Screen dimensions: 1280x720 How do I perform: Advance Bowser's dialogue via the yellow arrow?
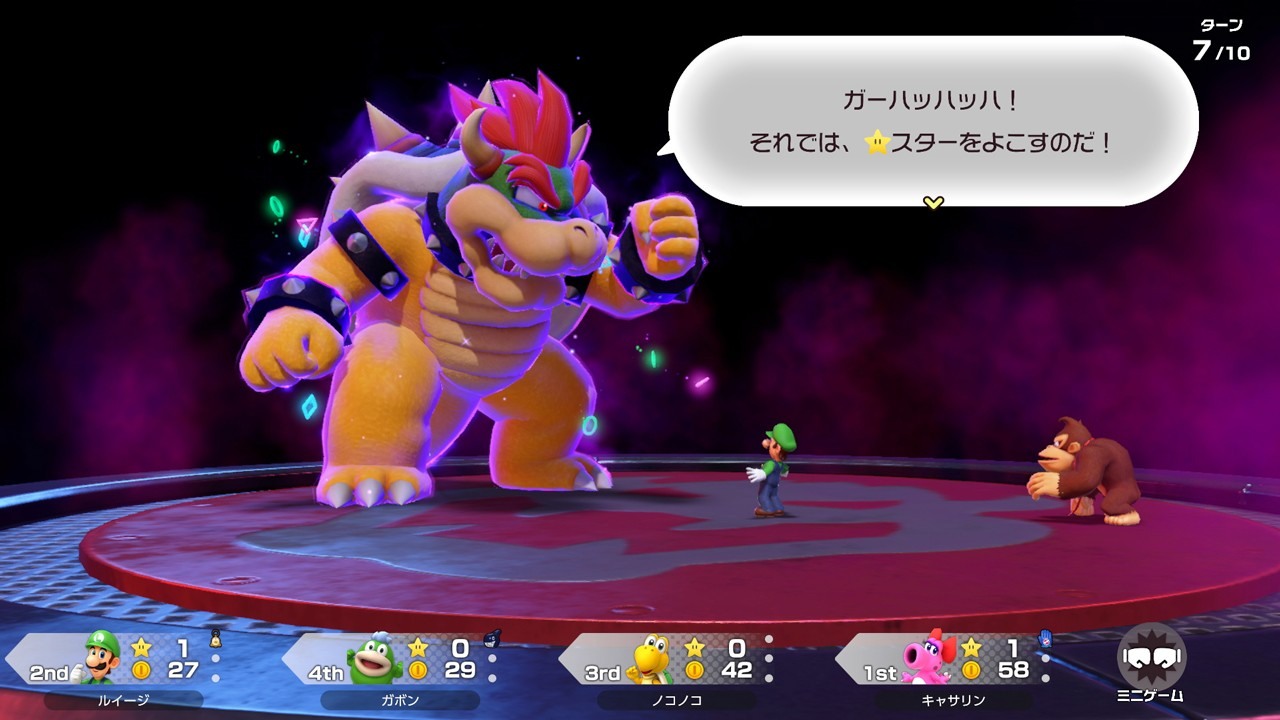pos(933,203)
